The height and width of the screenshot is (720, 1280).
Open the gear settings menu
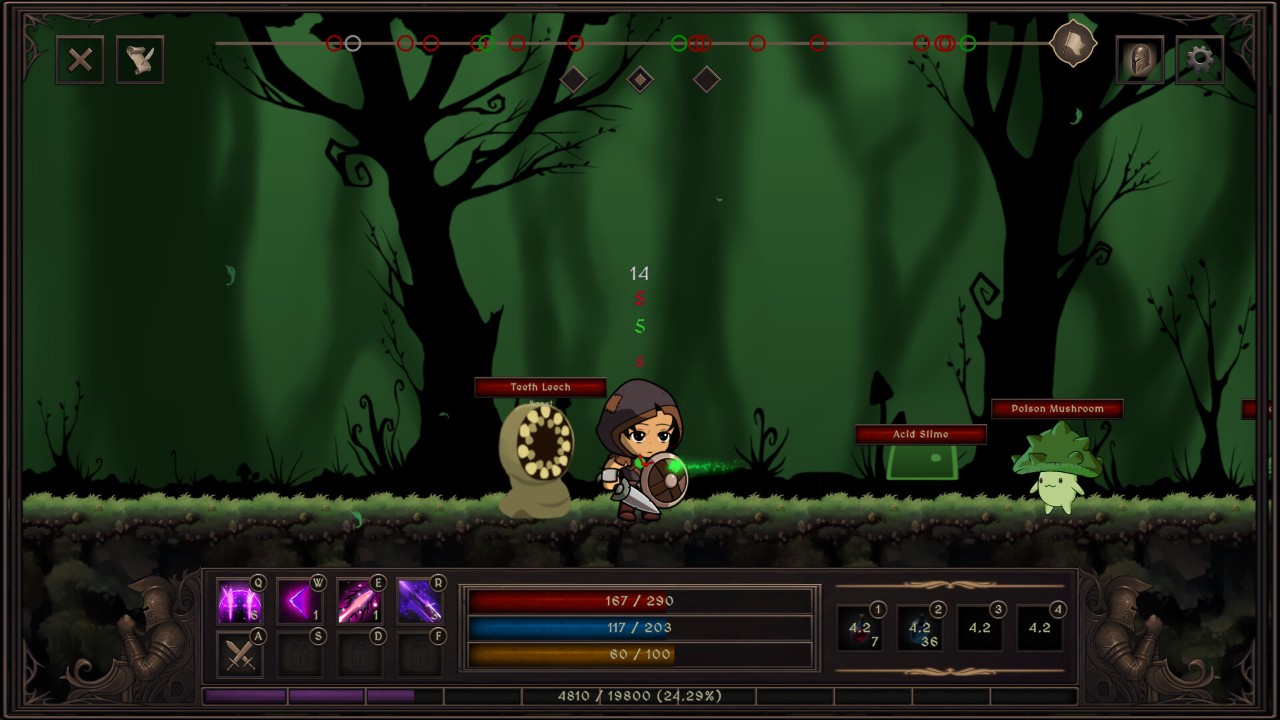coord(1199,60)
